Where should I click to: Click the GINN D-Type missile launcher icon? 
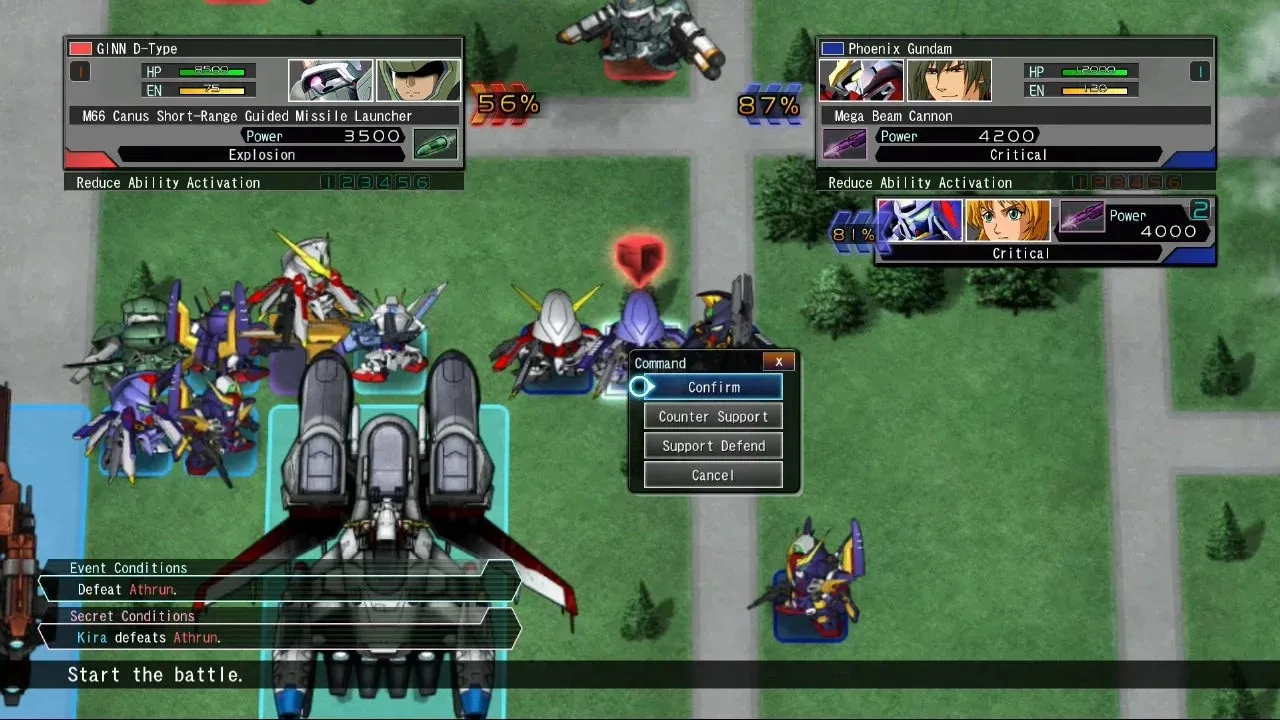[x=436, y=145]
